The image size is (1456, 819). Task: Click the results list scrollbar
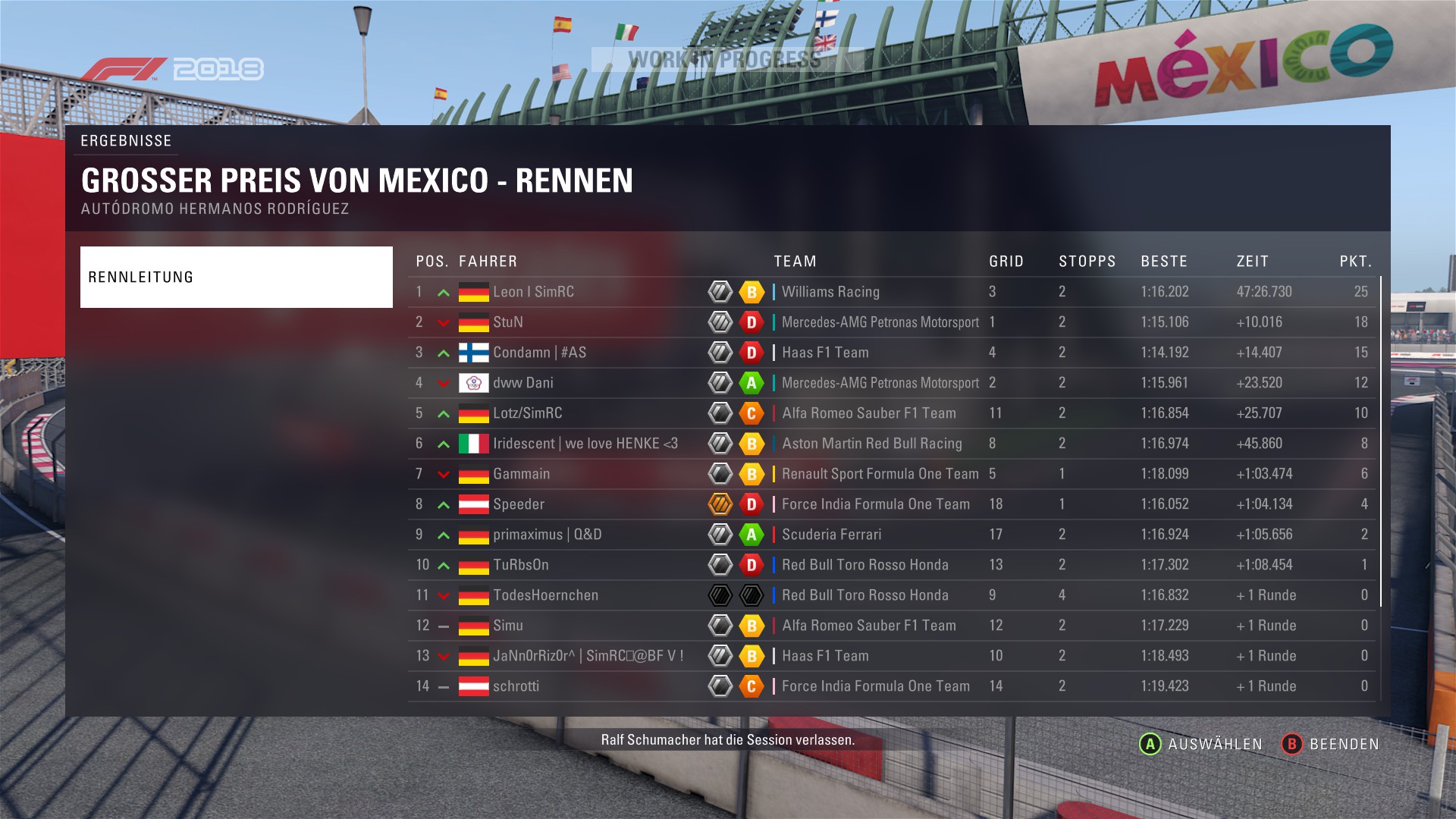pyautogui.click(x=1381, y=441)
